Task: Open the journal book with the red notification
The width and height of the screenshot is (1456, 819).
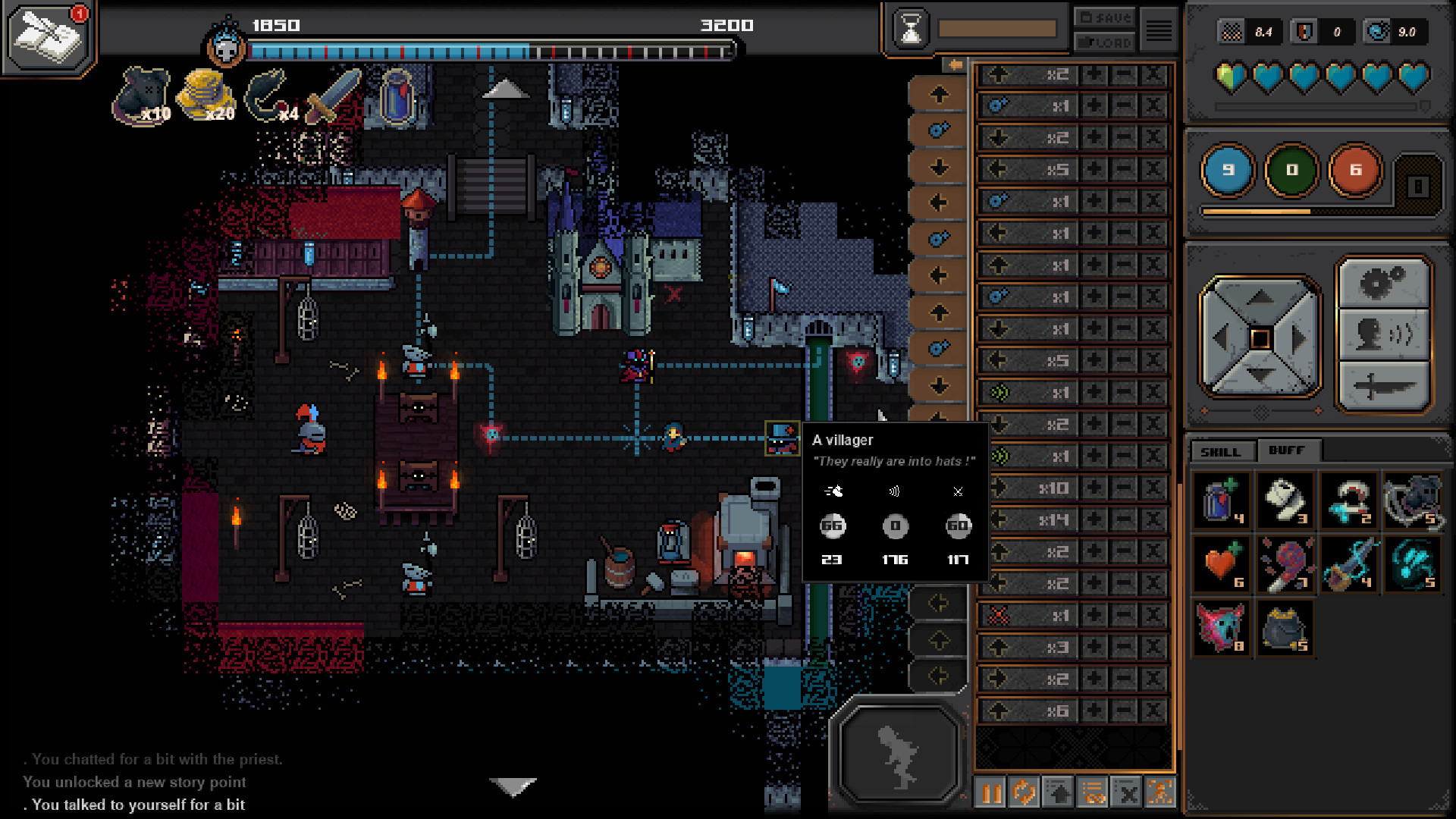Action: [x=45, y=38]
